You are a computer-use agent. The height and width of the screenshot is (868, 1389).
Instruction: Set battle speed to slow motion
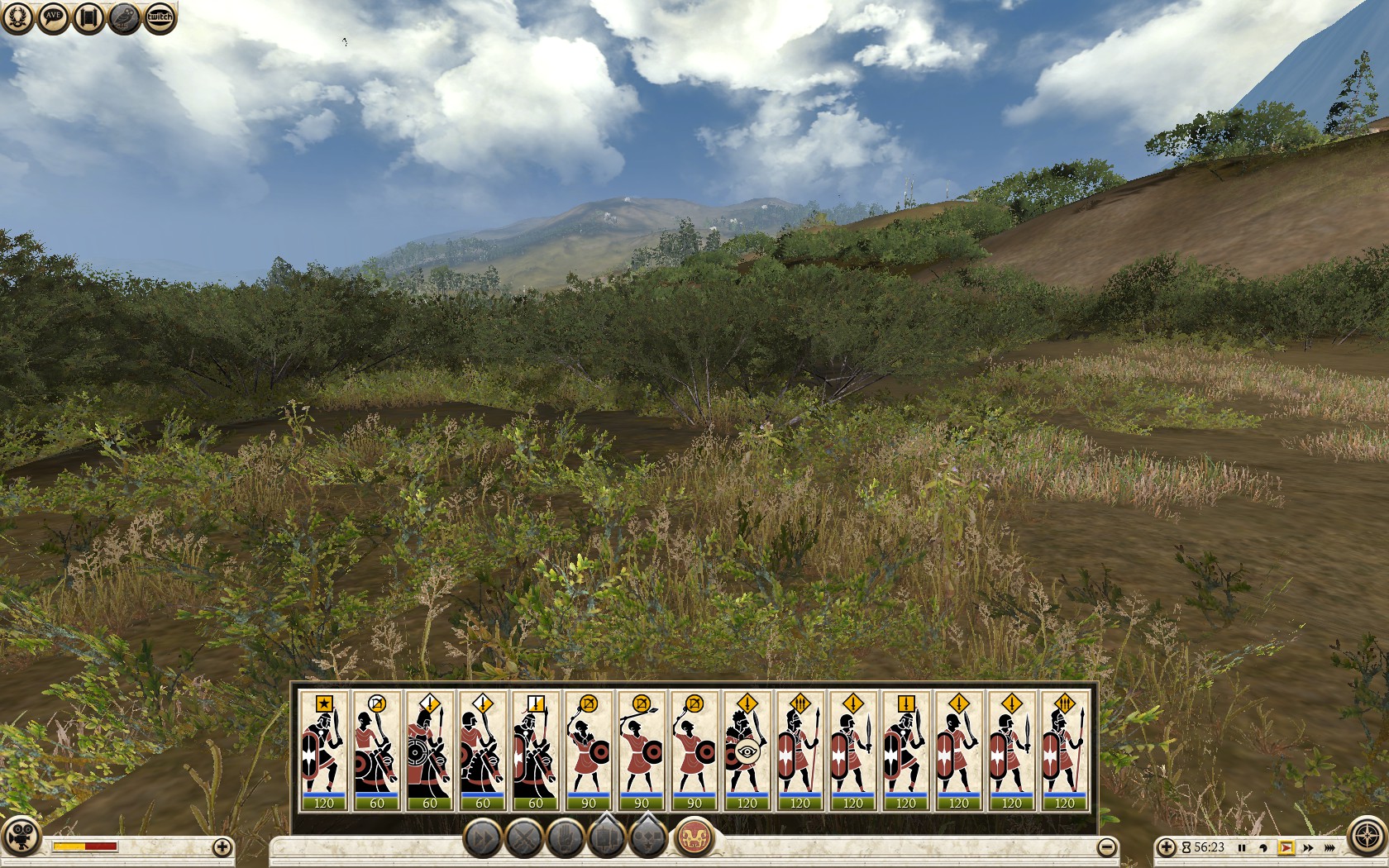(x=1263, y=847)
